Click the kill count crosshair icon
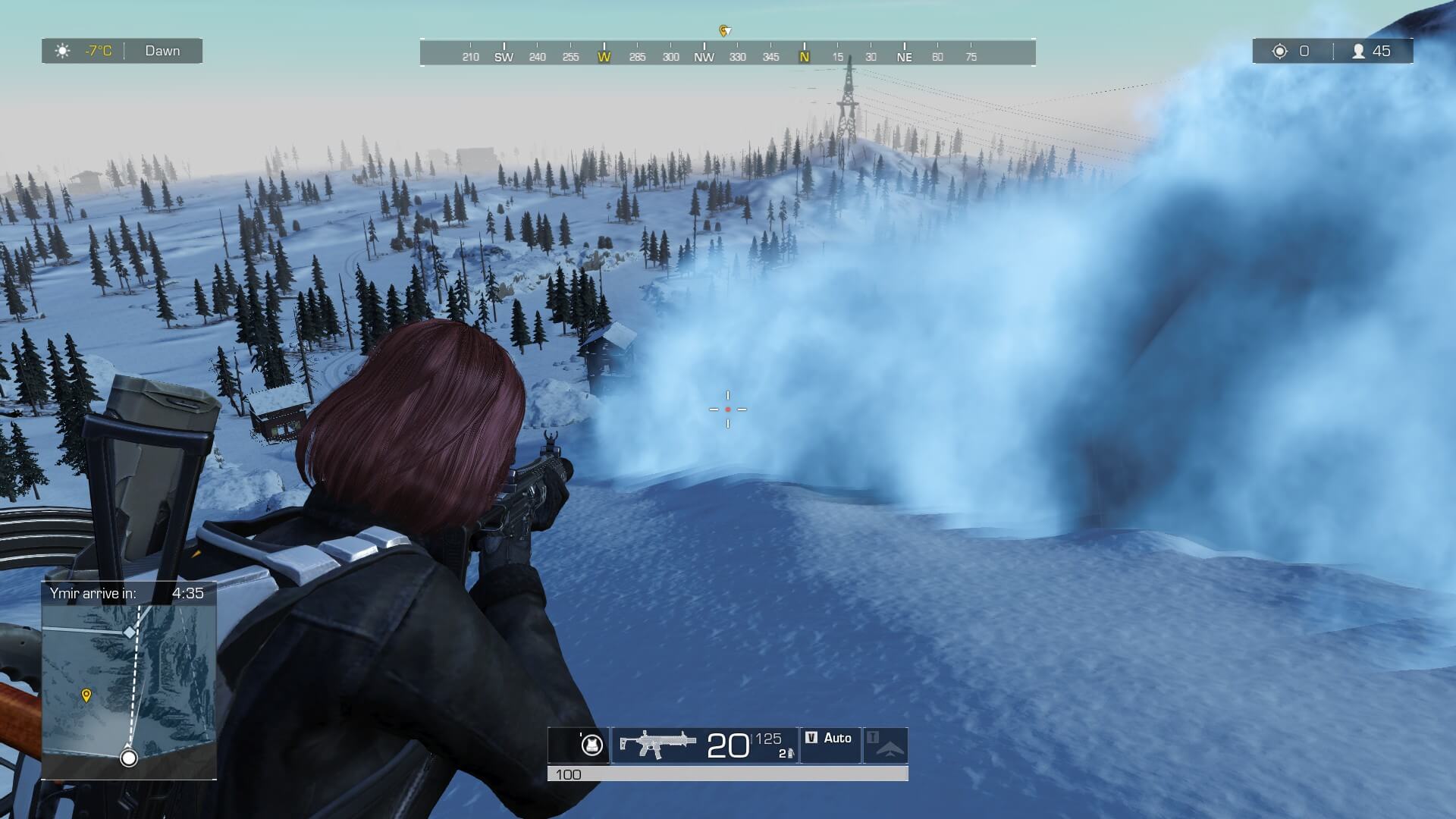The width and height of the screenshot is (1456, 819). (x=1280, y=51)
